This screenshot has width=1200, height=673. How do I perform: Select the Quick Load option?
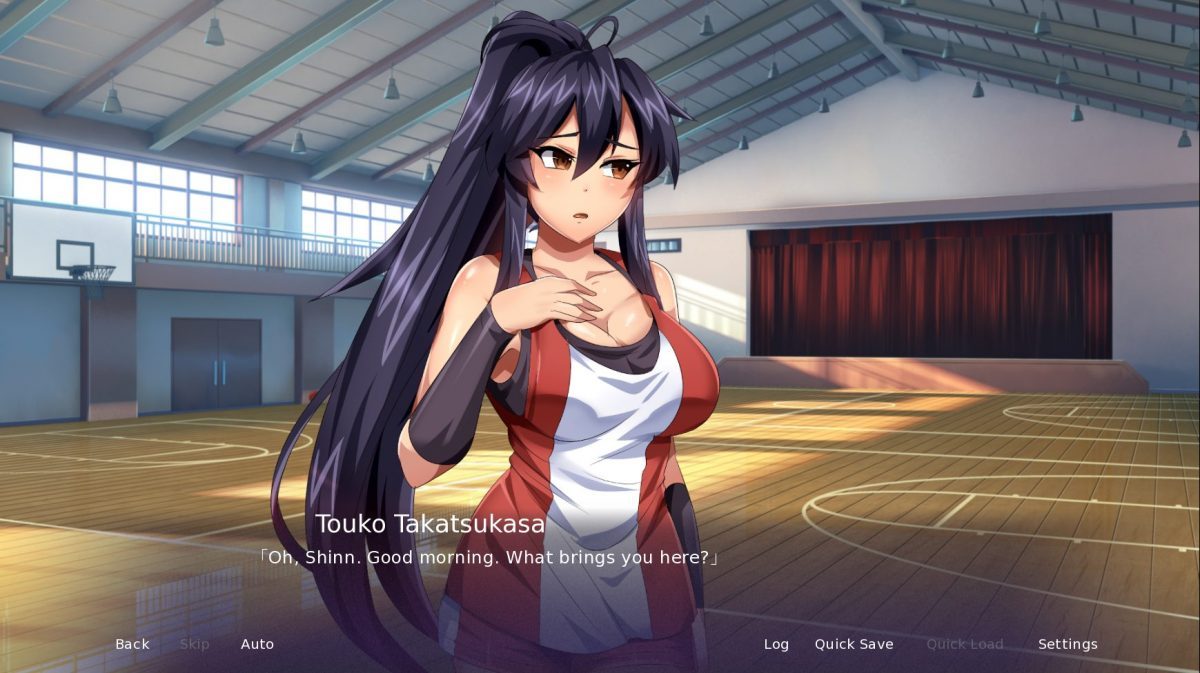click(964, 644)
